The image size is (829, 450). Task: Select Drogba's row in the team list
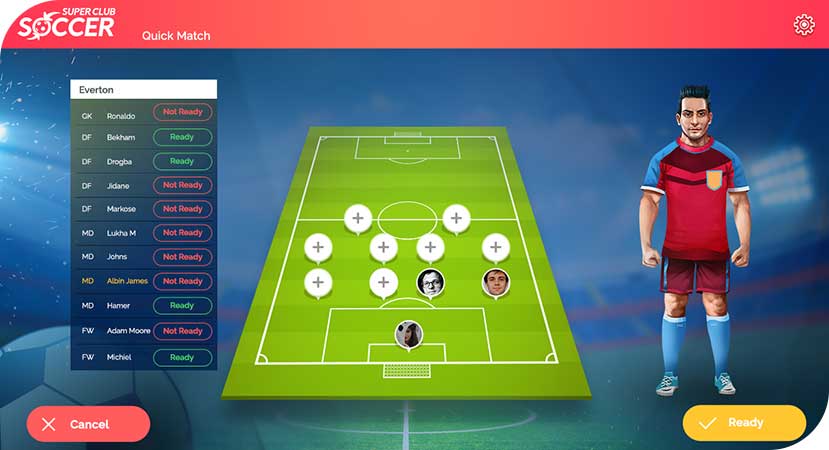120,161
